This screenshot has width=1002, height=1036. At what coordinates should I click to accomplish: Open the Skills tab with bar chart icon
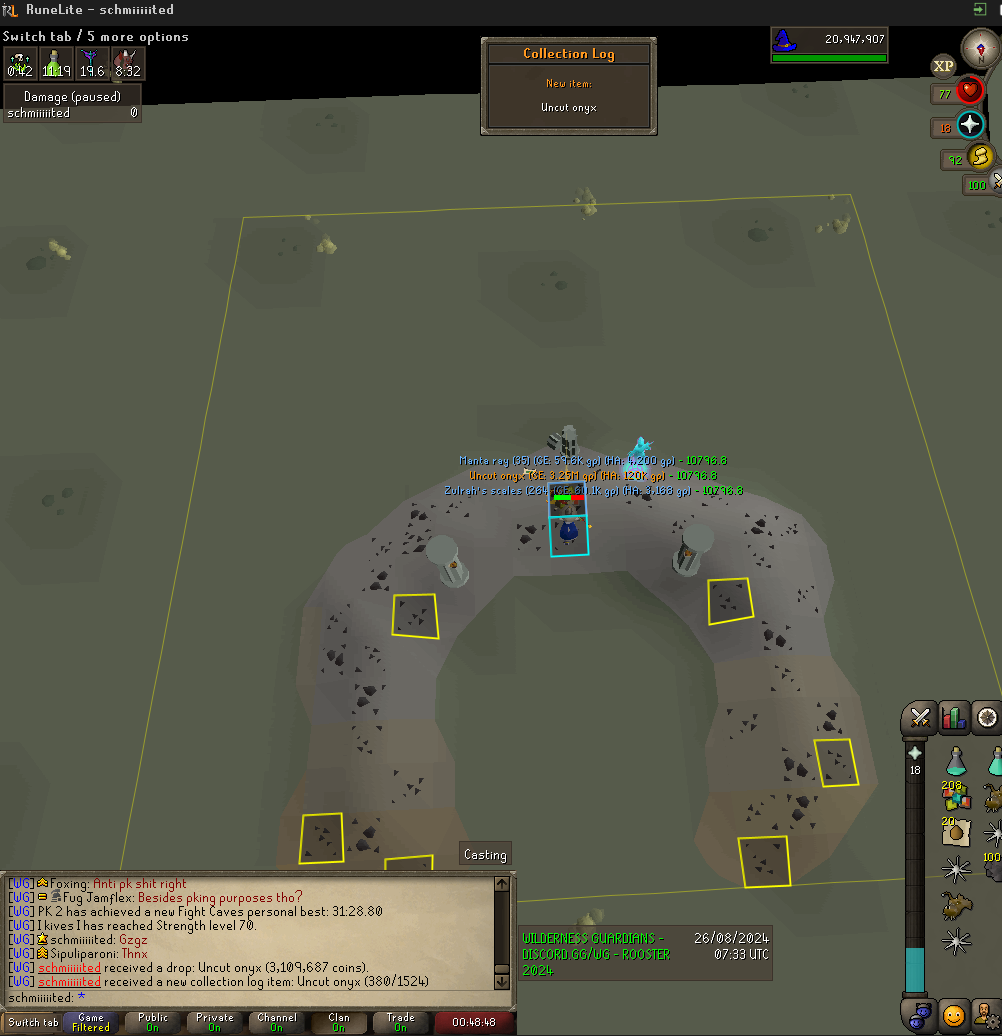pyautogui.click(x=954, y=717)
